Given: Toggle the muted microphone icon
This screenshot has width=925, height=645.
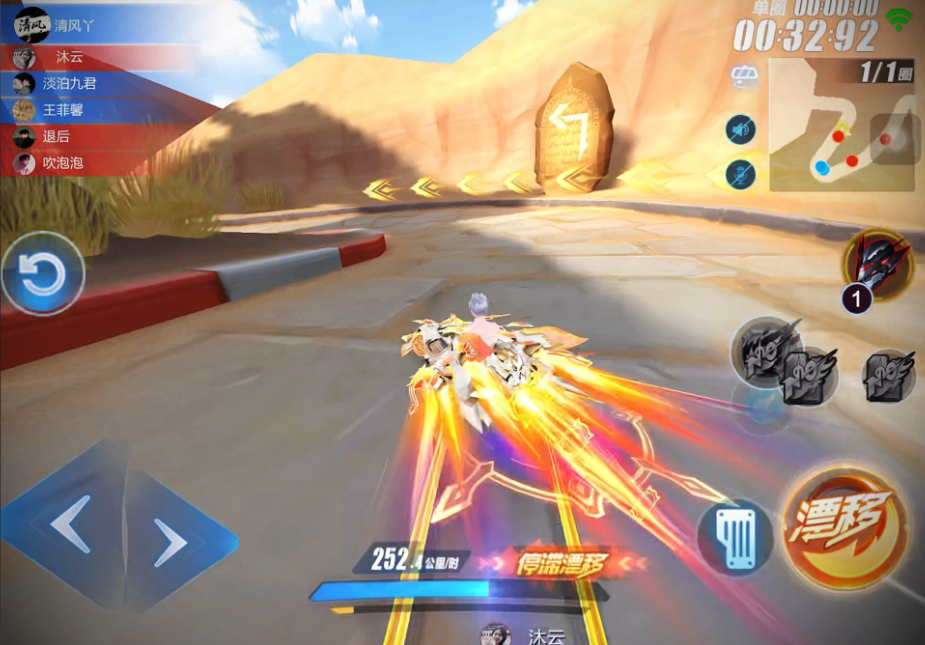Looking at the screenshot, I should click(x=741, y=174).
